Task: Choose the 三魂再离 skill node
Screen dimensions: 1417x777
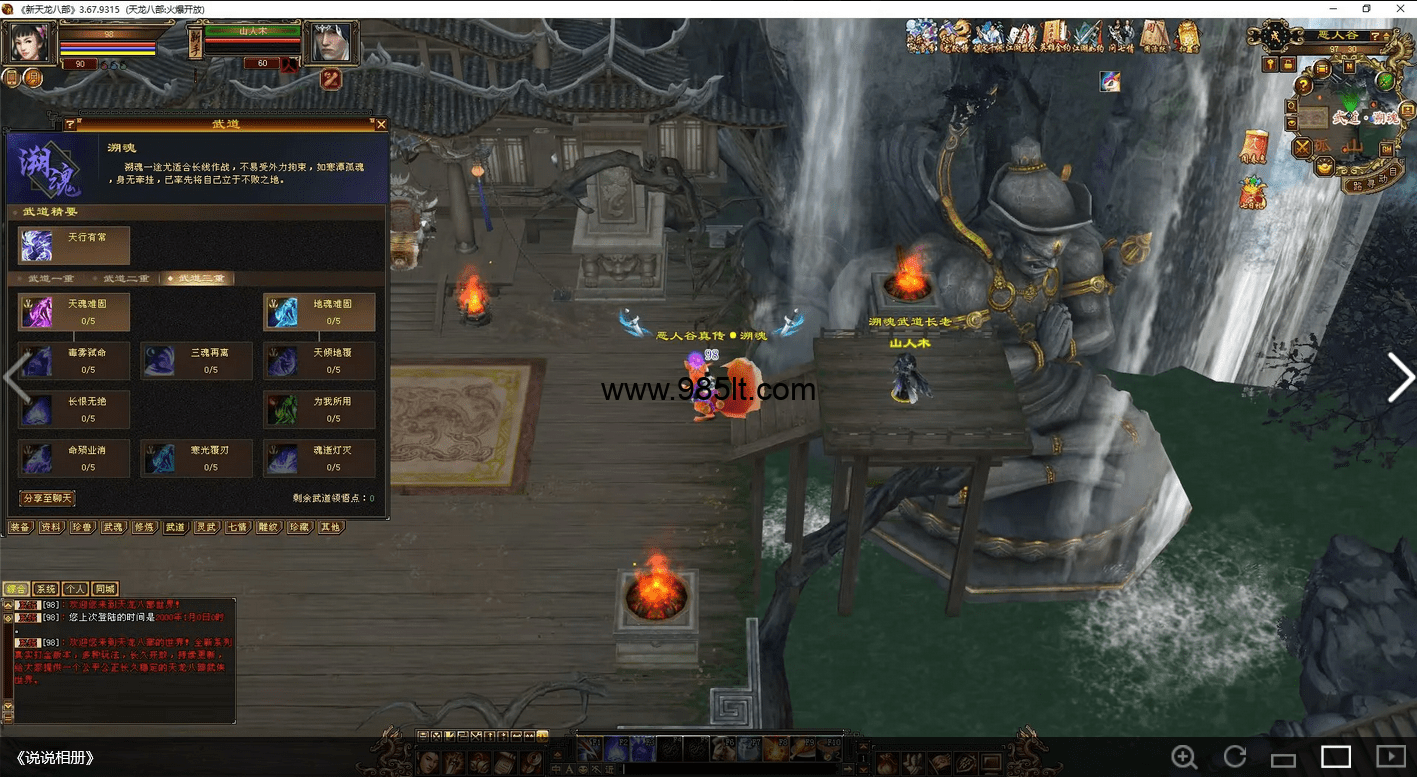Action: (x=196, y=361)
